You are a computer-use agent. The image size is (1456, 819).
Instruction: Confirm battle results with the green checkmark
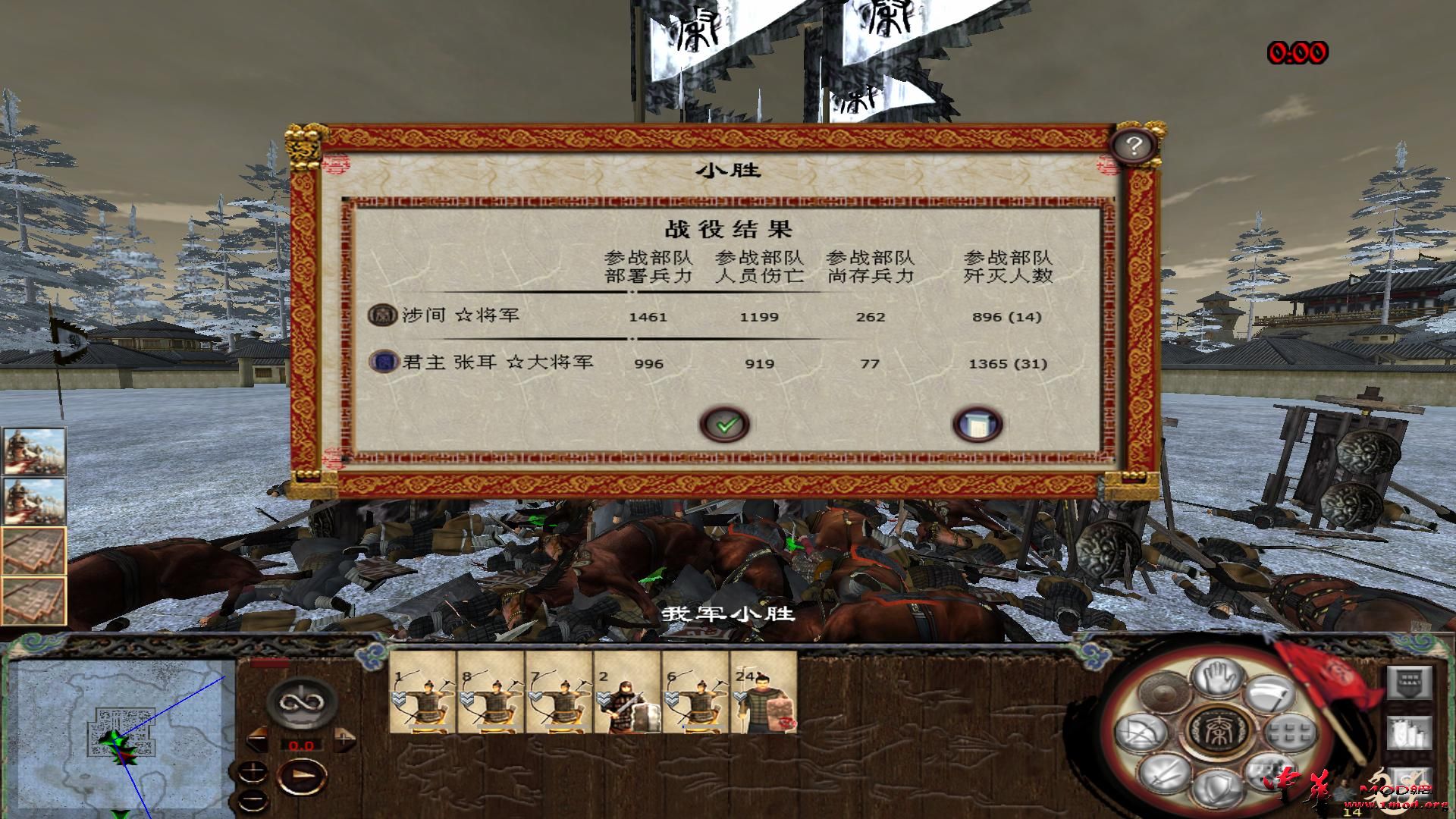click(x=724, y=425)
